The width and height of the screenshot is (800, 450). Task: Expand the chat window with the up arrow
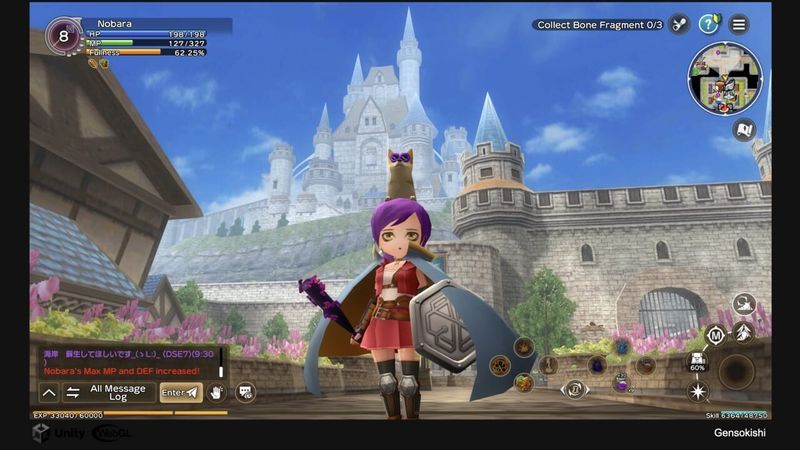pyautogui.click(x=49, y=393)
